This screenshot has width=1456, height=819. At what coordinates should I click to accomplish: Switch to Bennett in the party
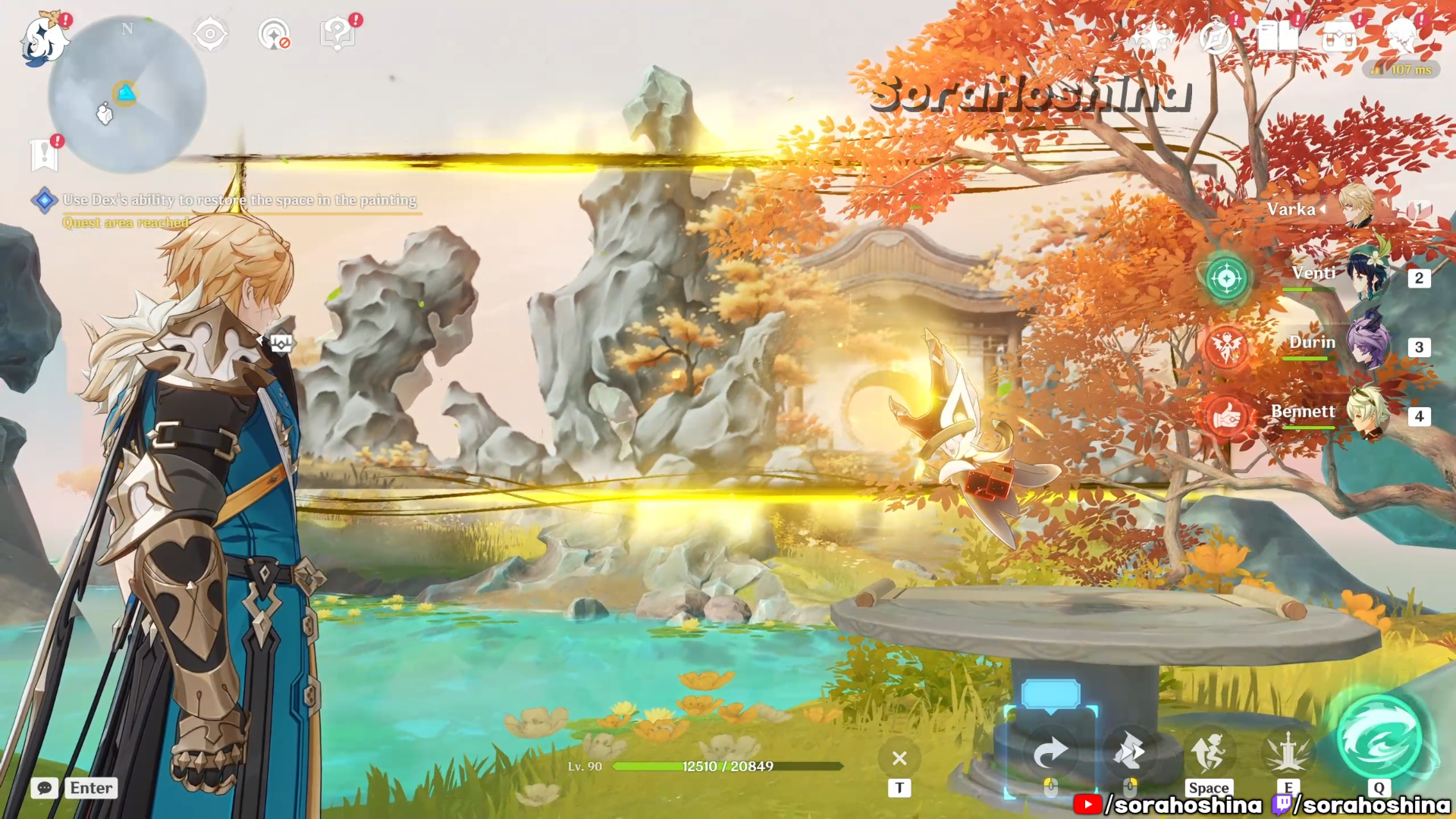point(1365,414)
